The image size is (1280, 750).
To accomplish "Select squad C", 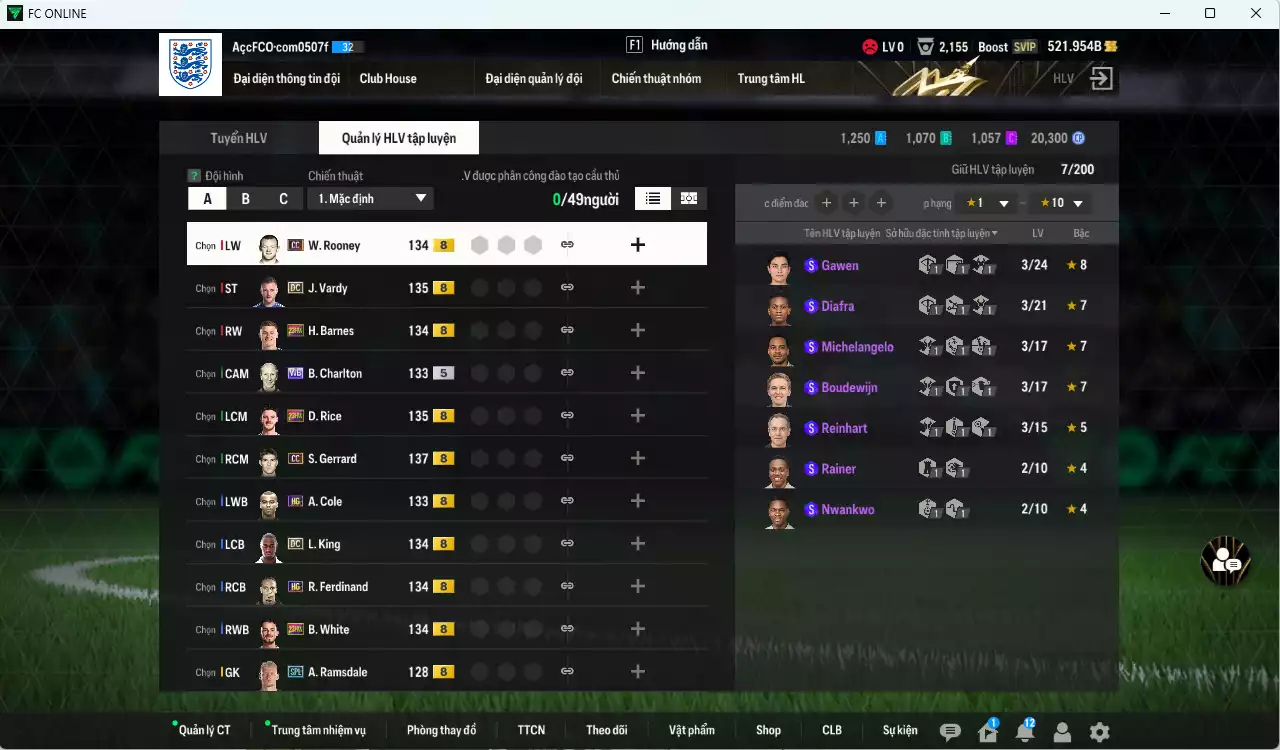I will (283, 198).
